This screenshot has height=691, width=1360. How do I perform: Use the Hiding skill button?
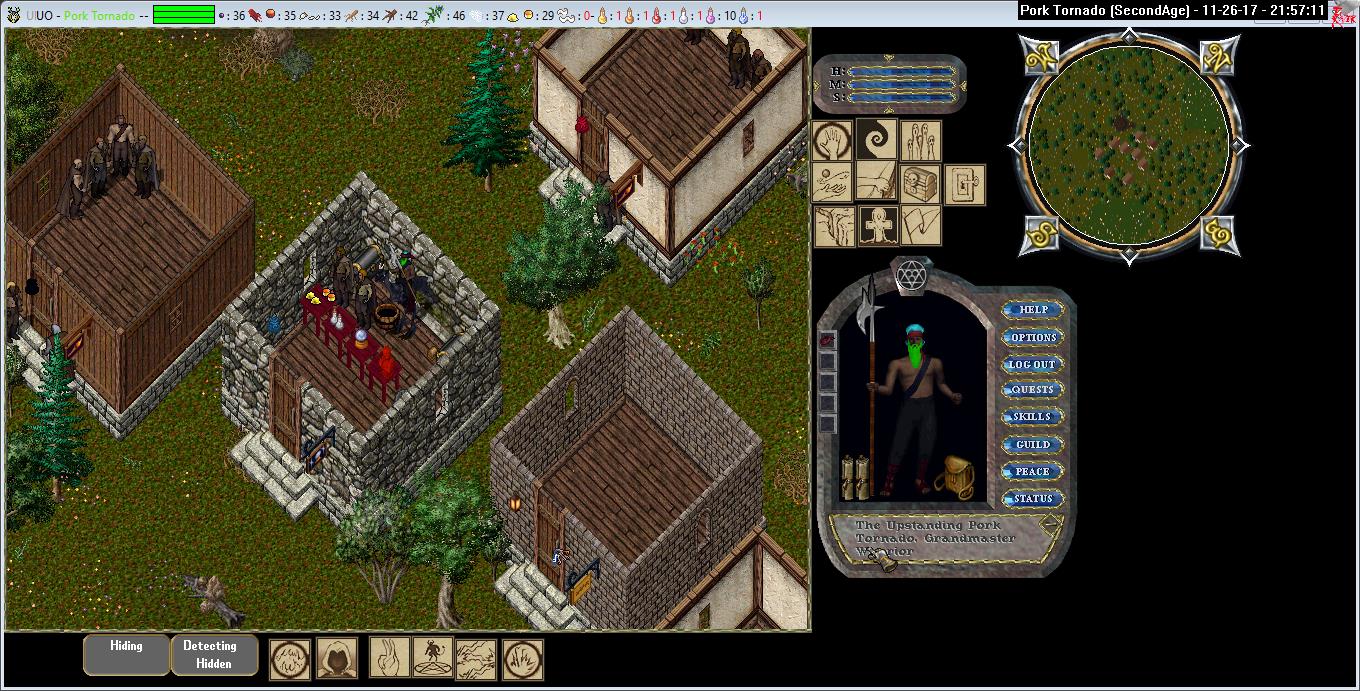[x=126, y=654]
